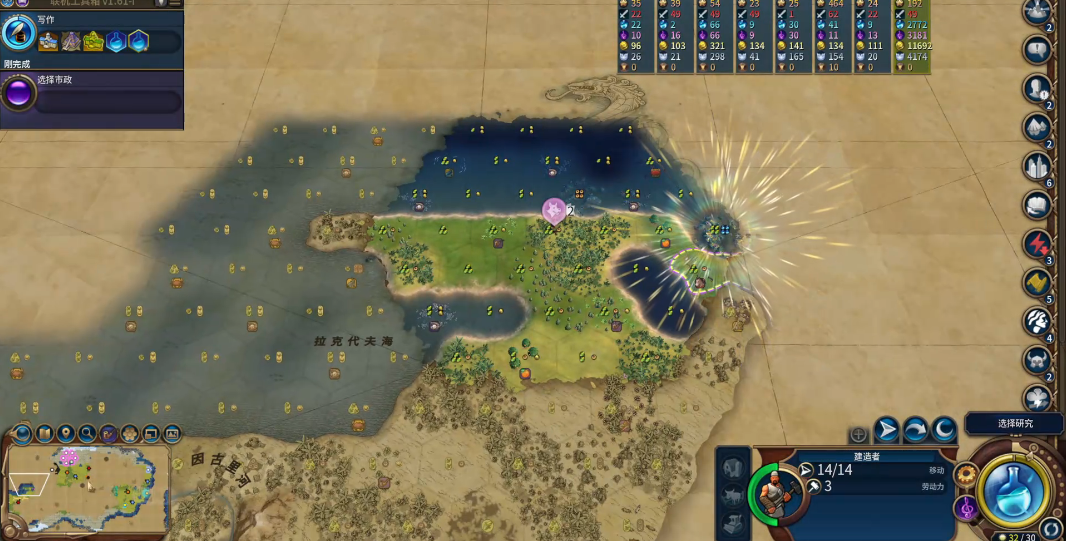Click the cogwheel production indicator near flask
1066x541 pixels.
point(965,474)
